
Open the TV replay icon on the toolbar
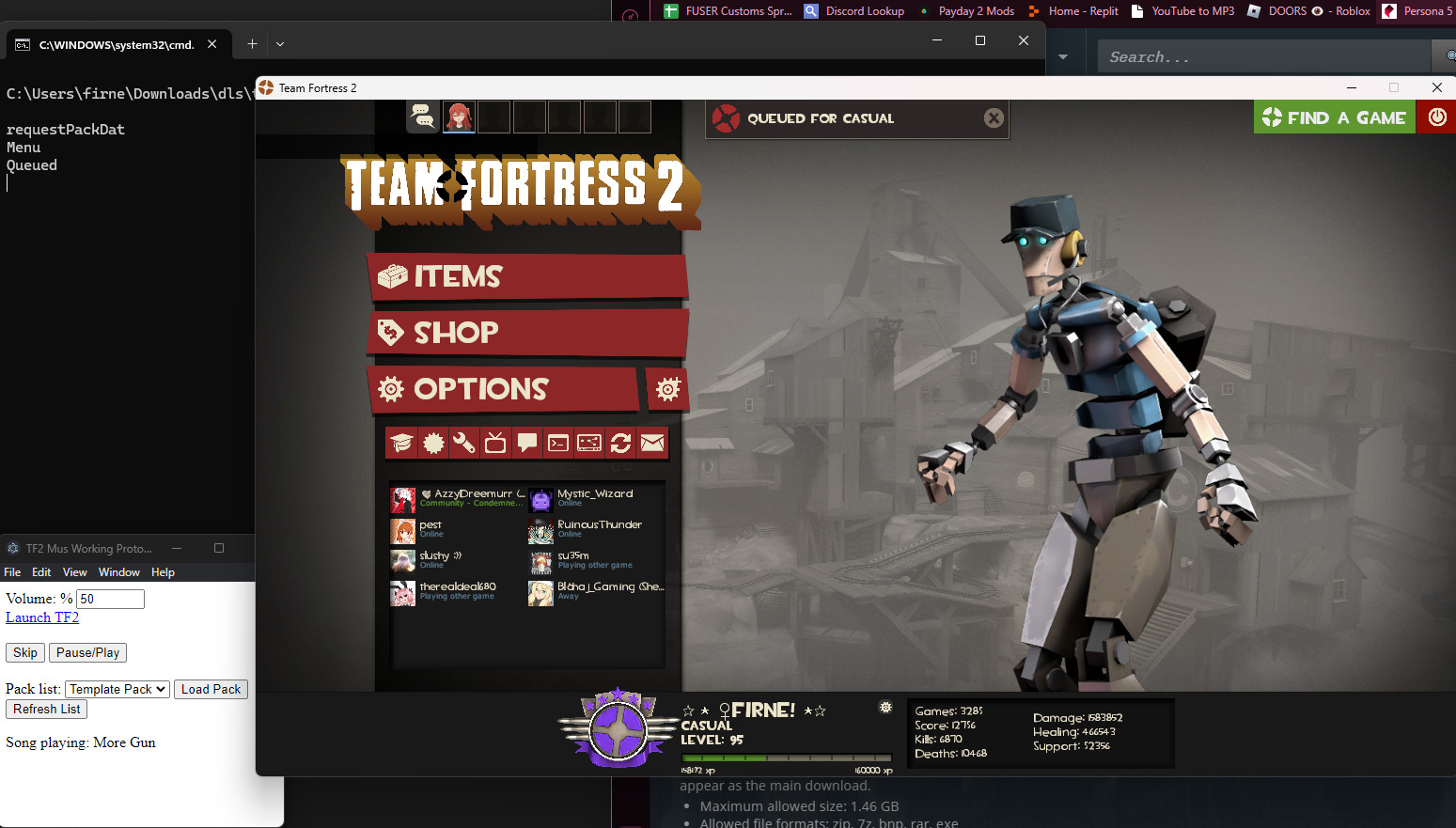[x=495, y=443]
